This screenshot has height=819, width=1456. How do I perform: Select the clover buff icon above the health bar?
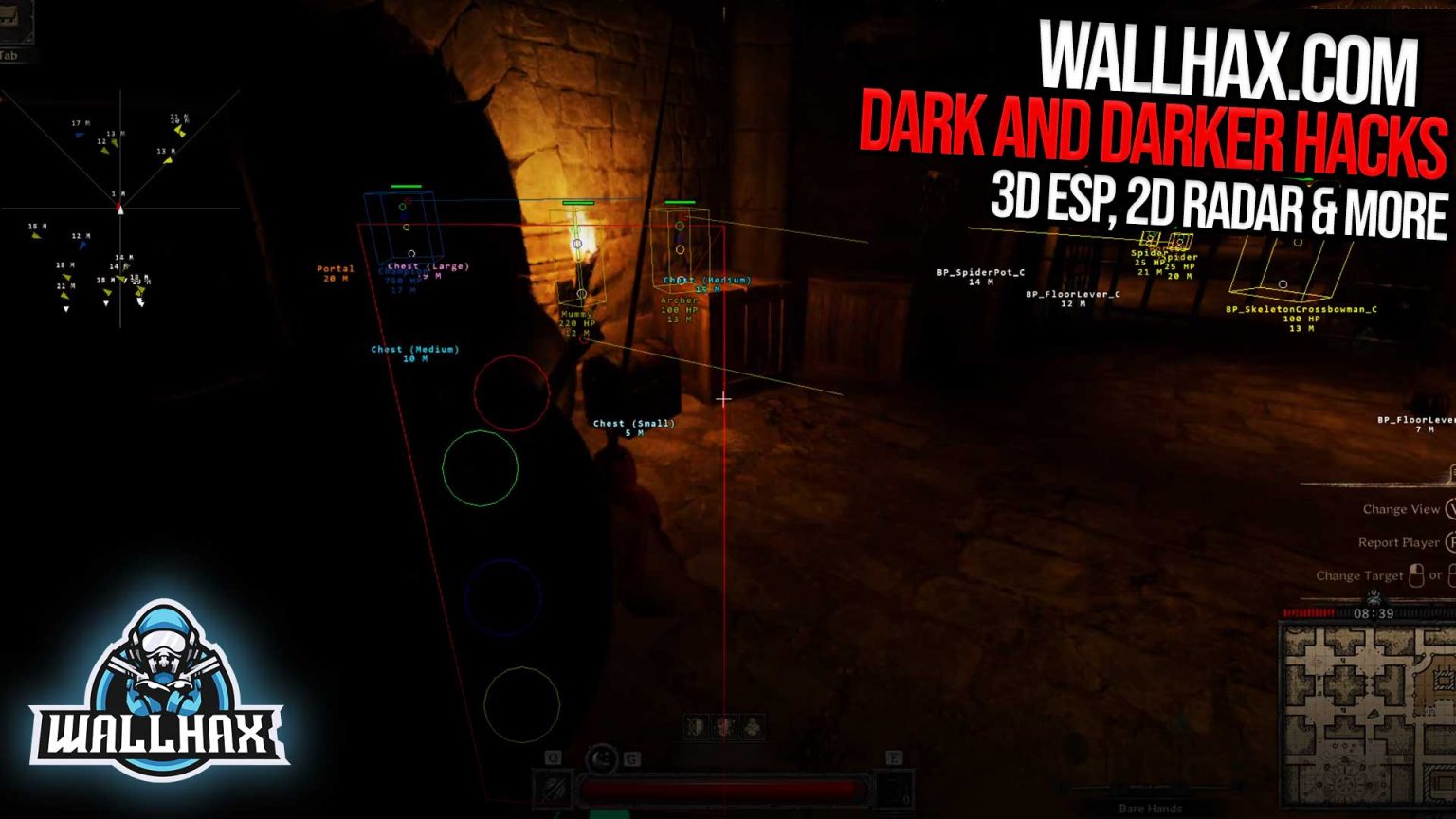click(753, 725)
